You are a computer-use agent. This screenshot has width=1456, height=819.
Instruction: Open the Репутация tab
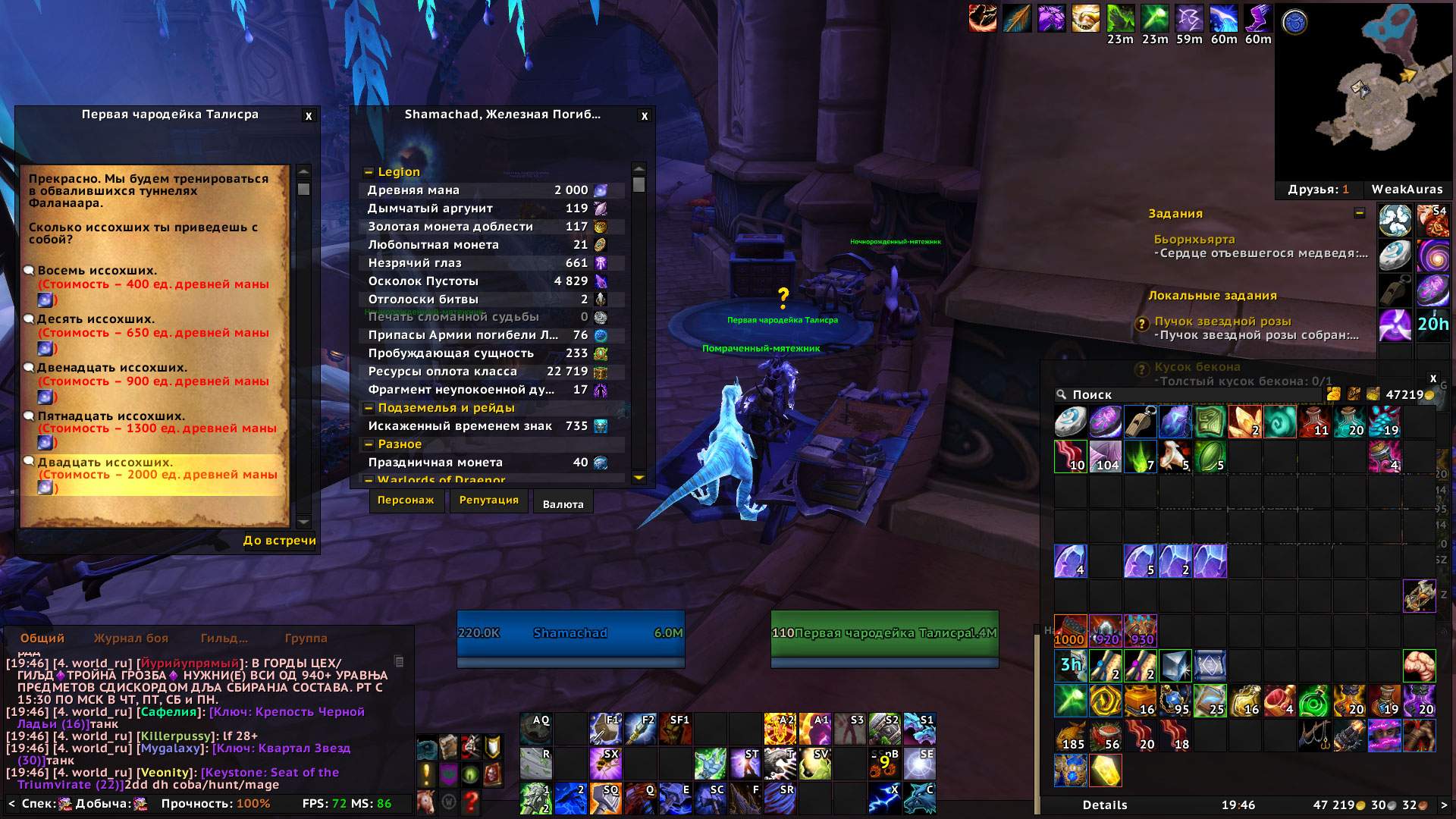[x=489, y=500]
